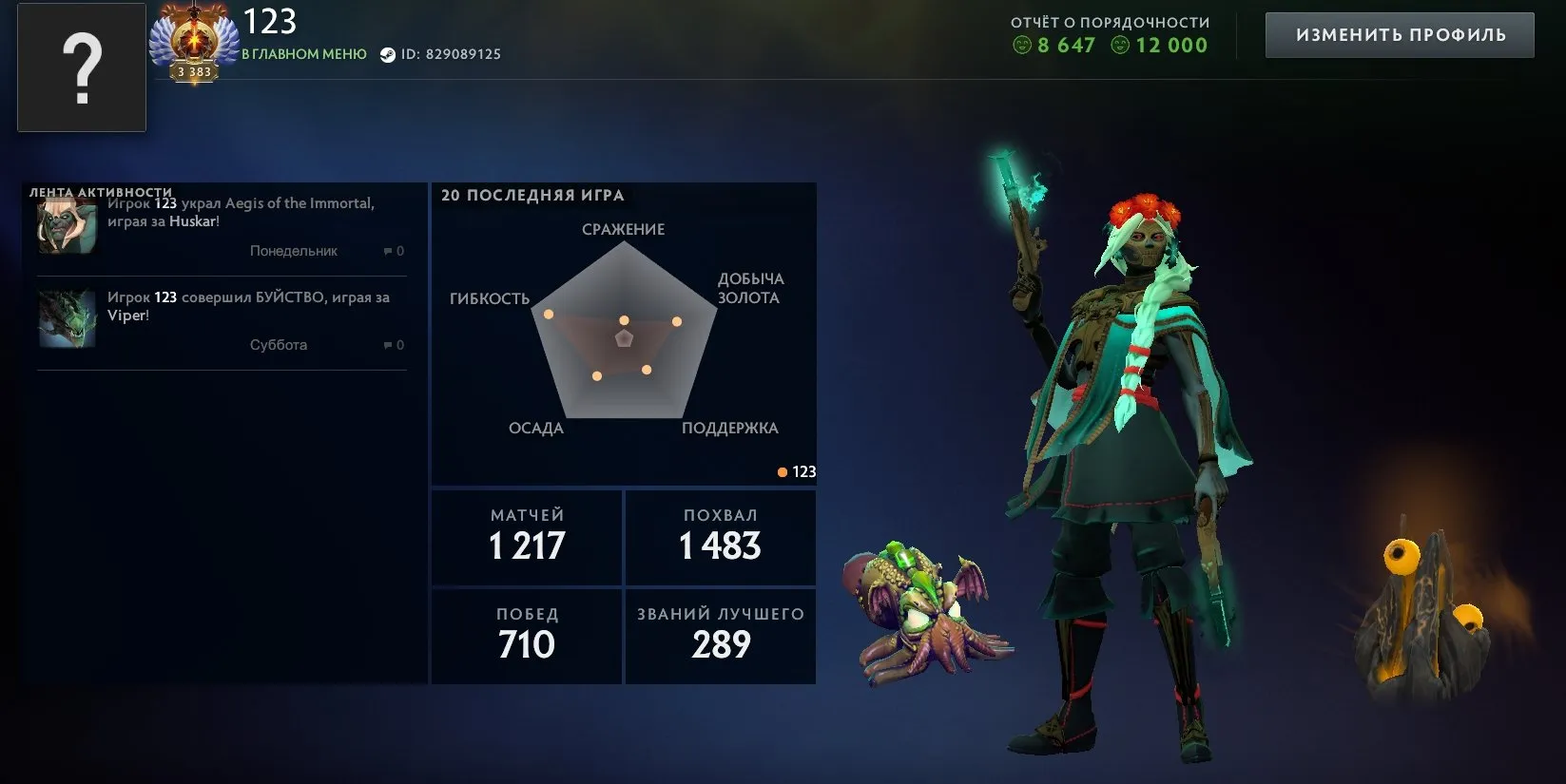Click the placeholder avatar with question mark
Viewport: 1566px width, 784px height.
[x=82, y=67]
